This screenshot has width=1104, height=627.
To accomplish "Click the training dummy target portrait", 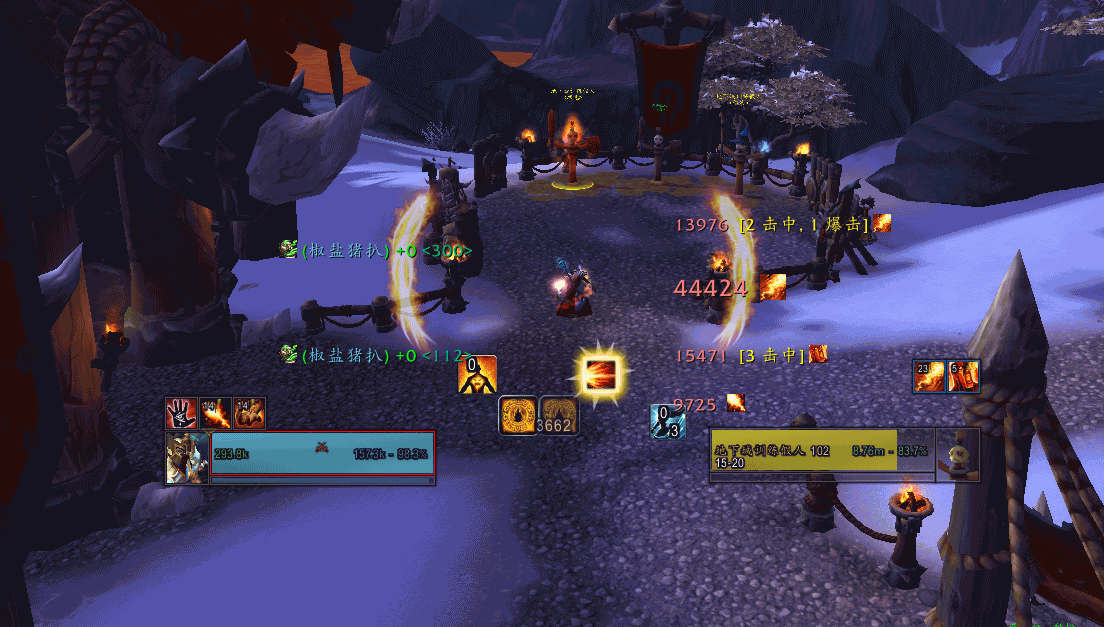I will click(957, 456).
